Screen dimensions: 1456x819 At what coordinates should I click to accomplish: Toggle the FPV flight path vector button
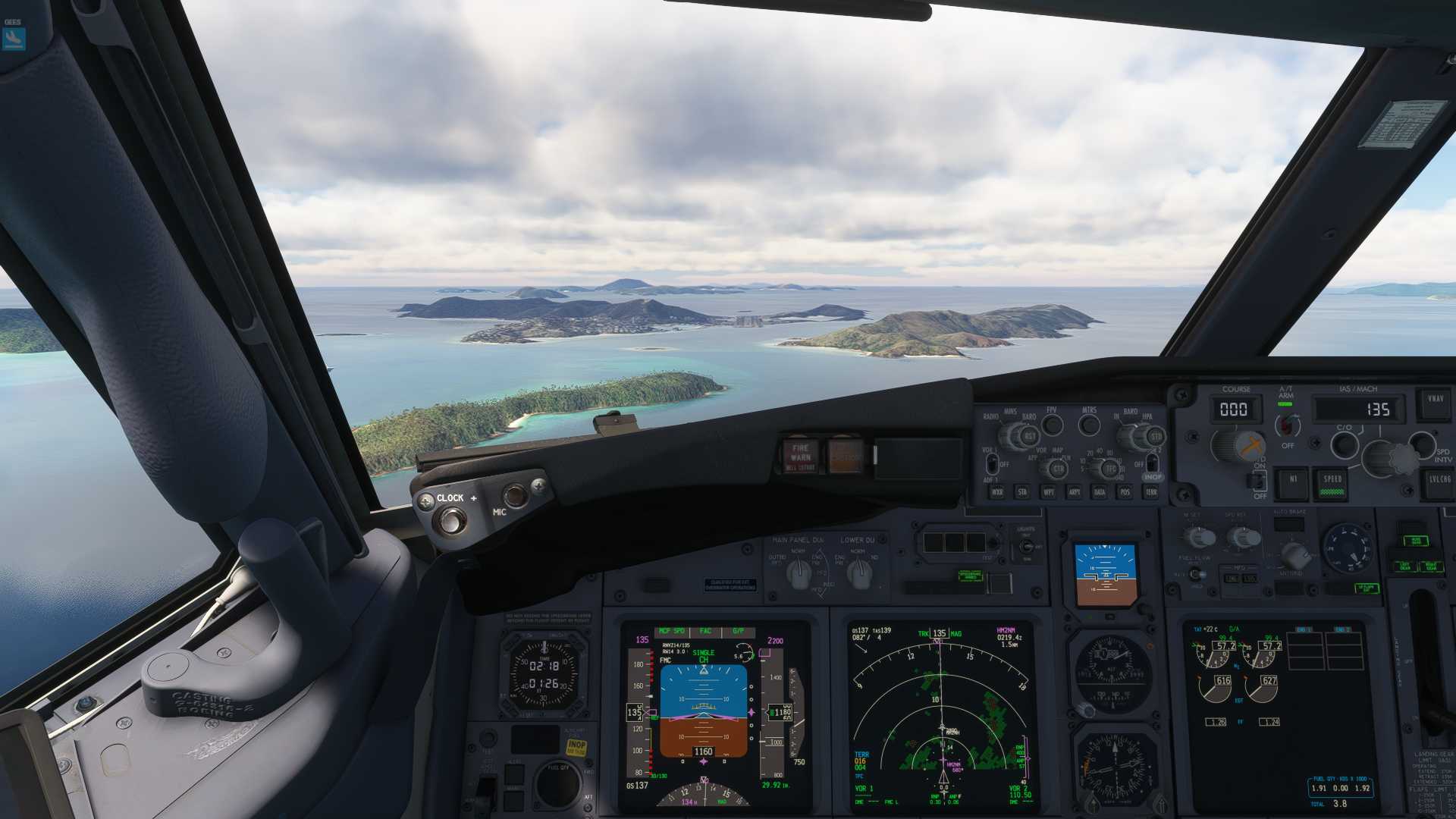[x=1052, y=425]
